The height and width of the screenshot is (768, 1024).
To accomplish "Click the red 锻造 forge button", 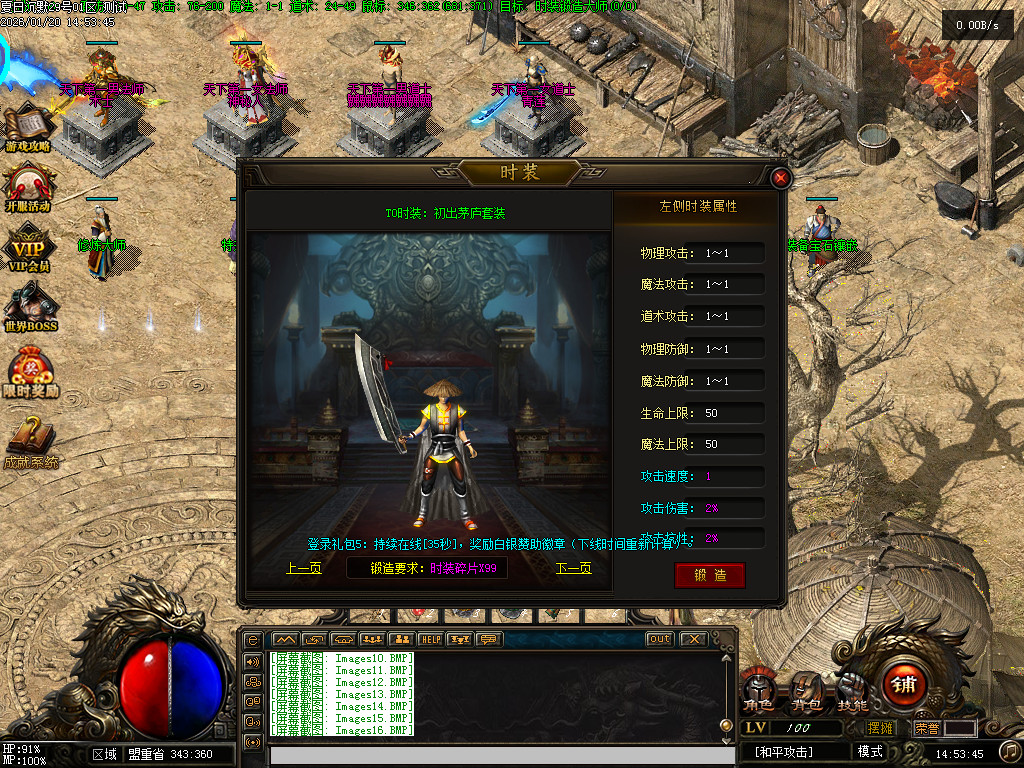I will point(709,575).
